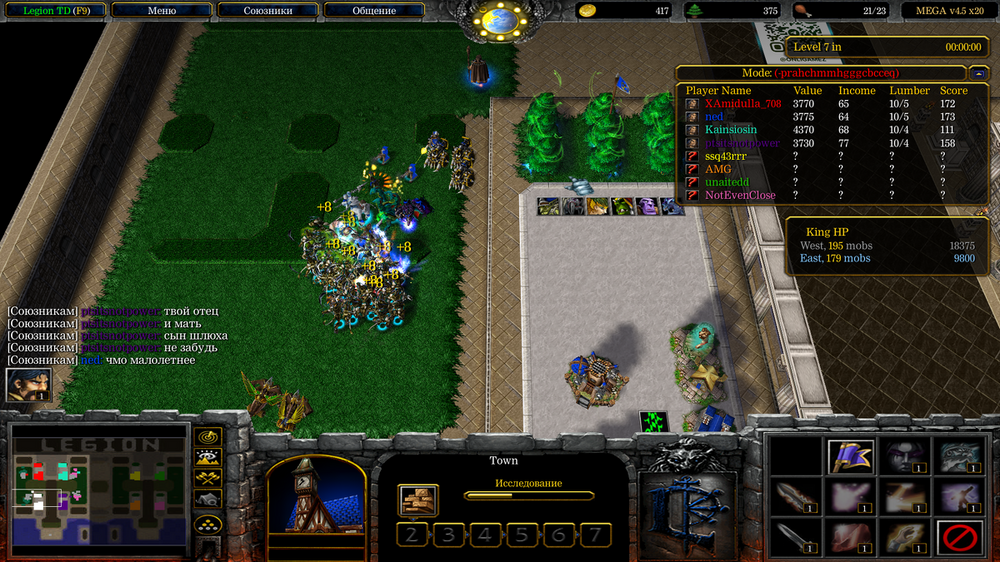The image size is (1000, 562).
Task: Select the active research item in queue
Action: [418, 500]
